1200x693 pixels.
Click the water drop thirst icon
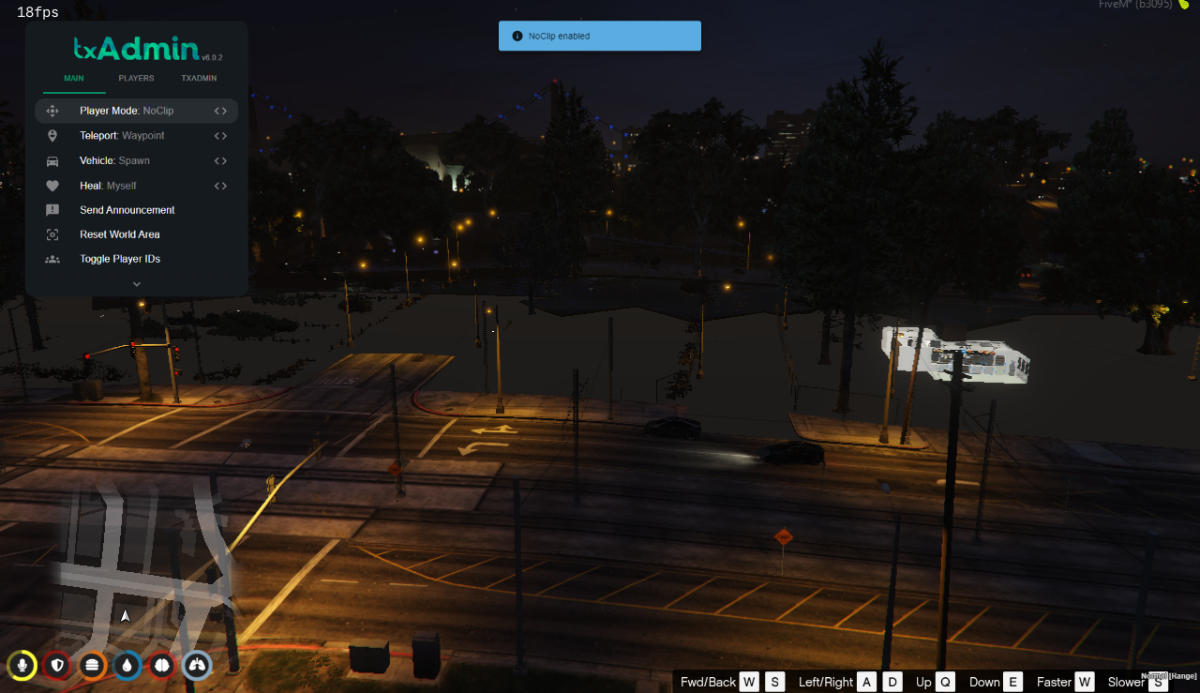(x=127, y=665)
